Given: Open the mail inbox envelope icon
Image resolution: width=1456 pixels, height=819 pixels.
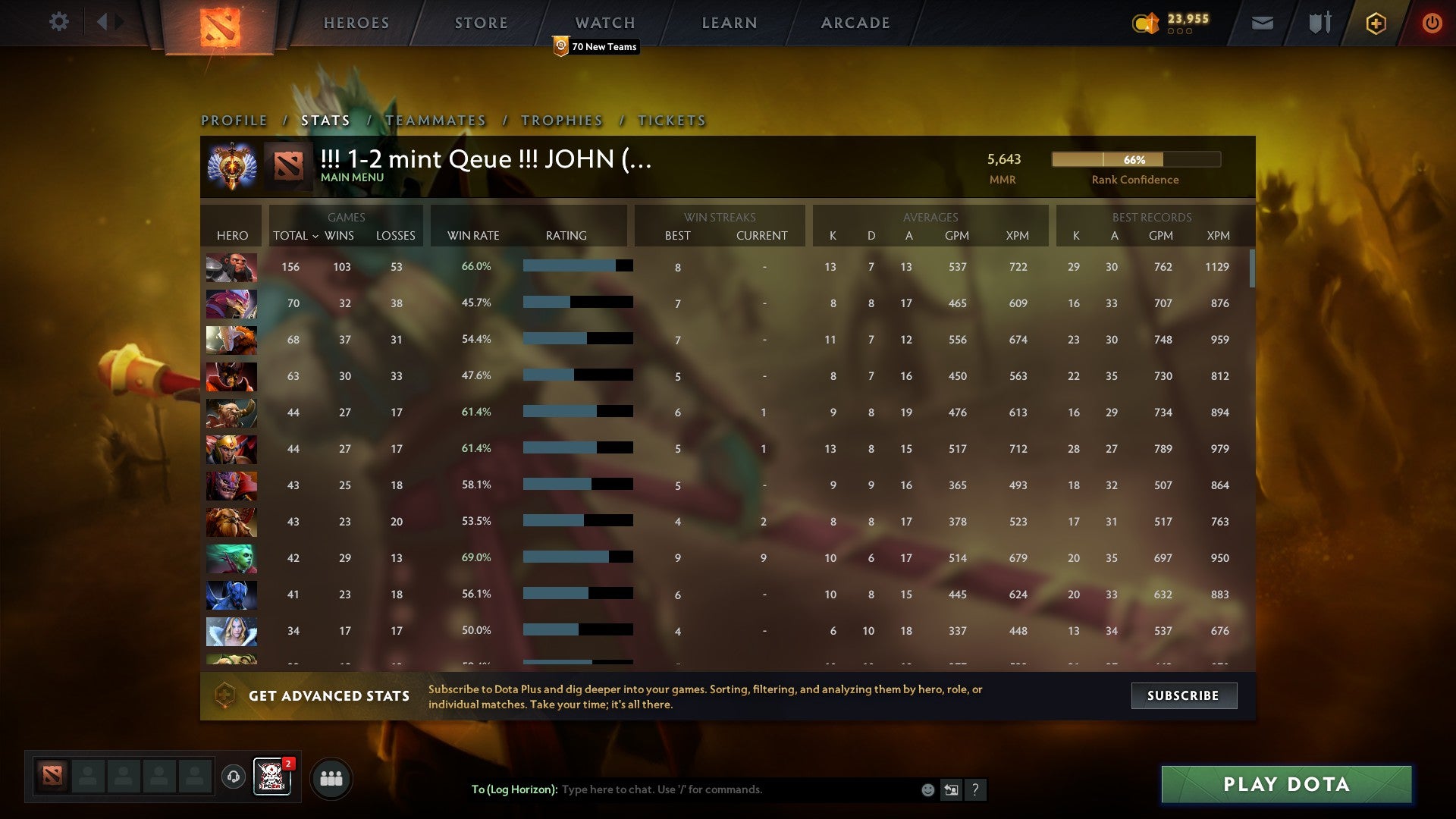Looking at the screenshot, I should coord(1263,24).
